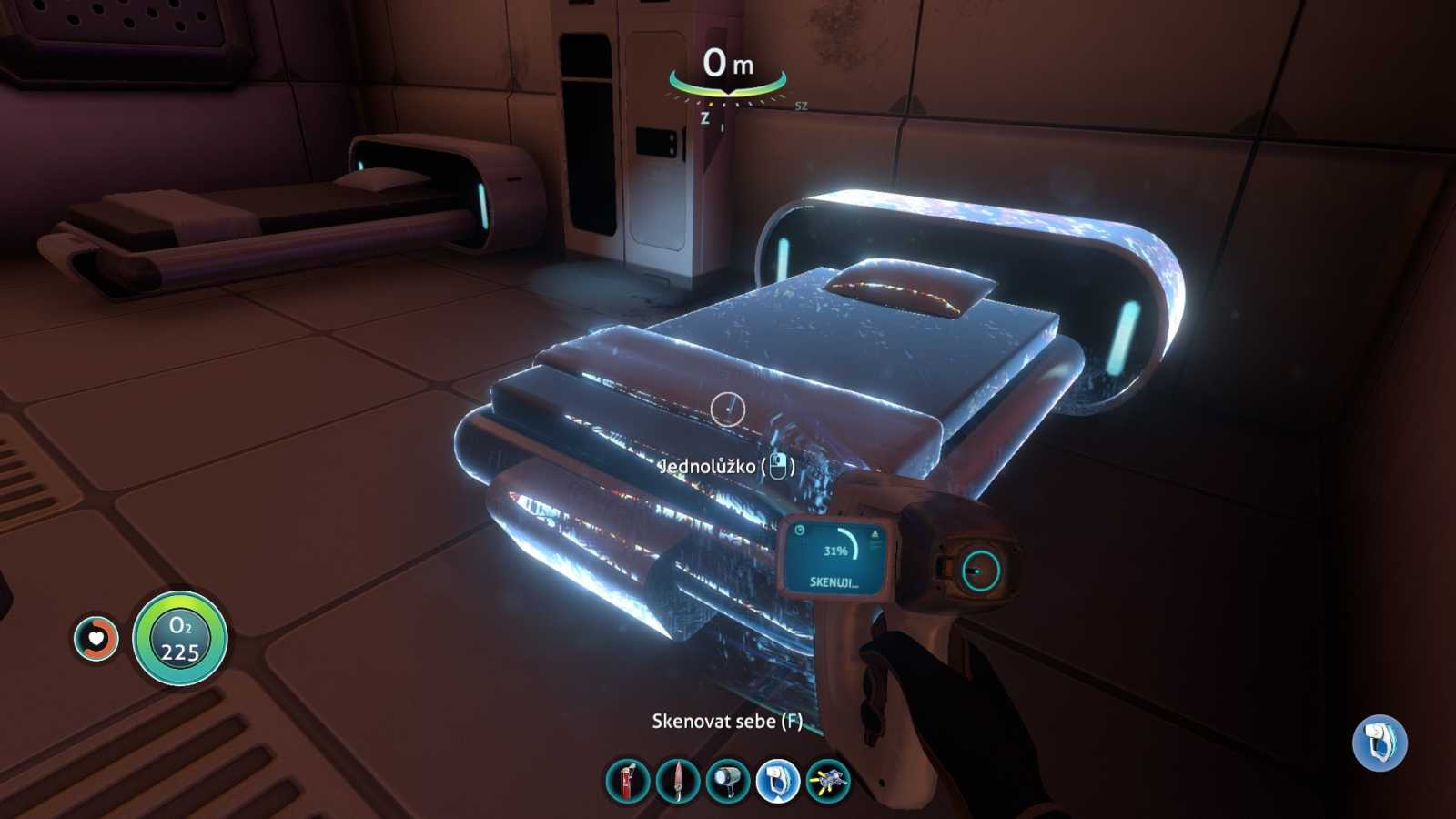Select the highlighted scanner slot in the hotbar
Screen dimensions: 1456x819
778,781
